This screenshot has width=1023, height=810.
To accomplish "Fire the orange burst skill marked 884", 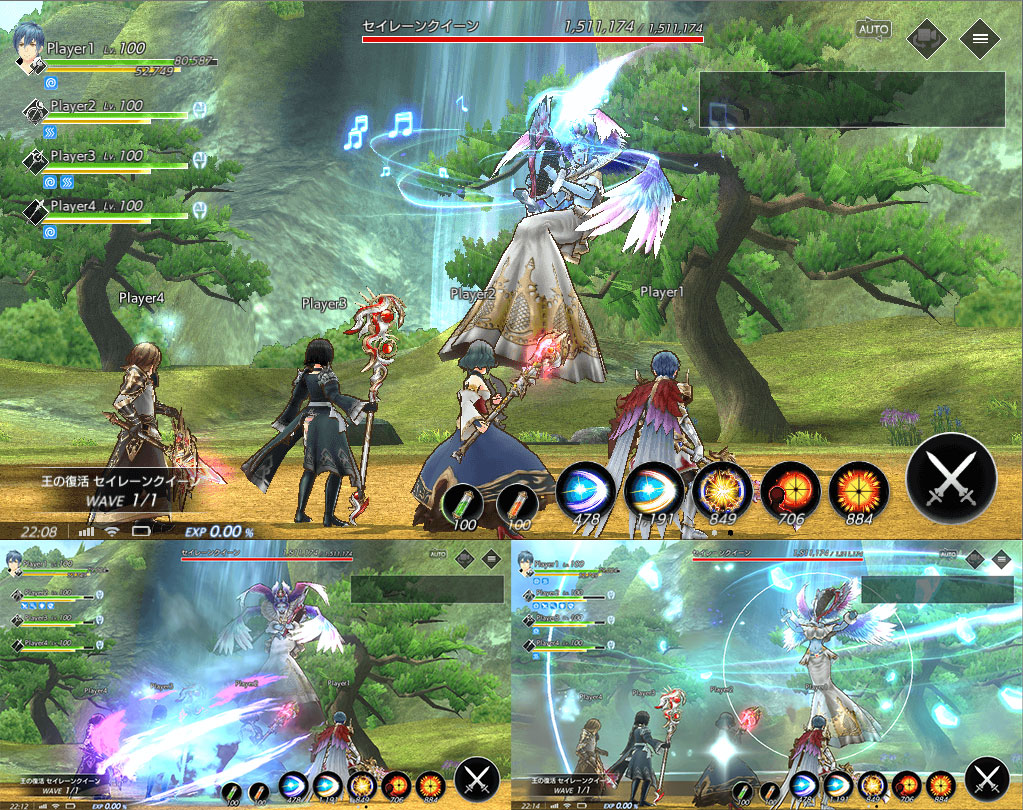I will pos(858,491).
